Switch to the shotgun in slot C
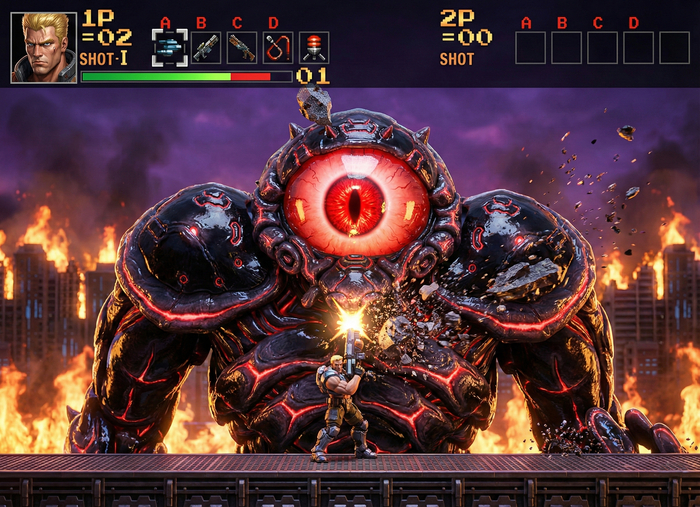This screenshot has height=507, width=700. click(x=241, y=47)
